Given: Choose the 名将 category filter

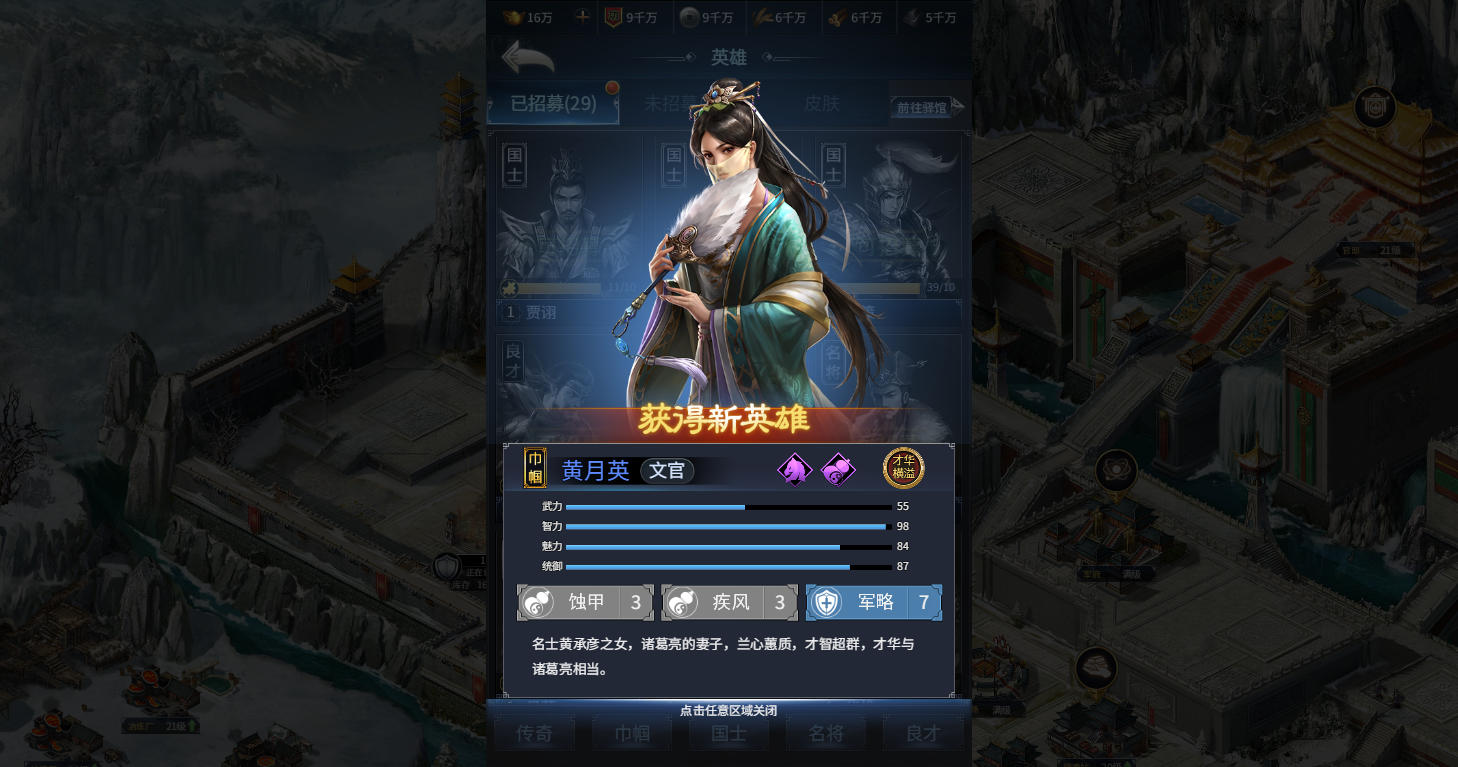Looking at the screenshot, I should [x=826, y=733].
